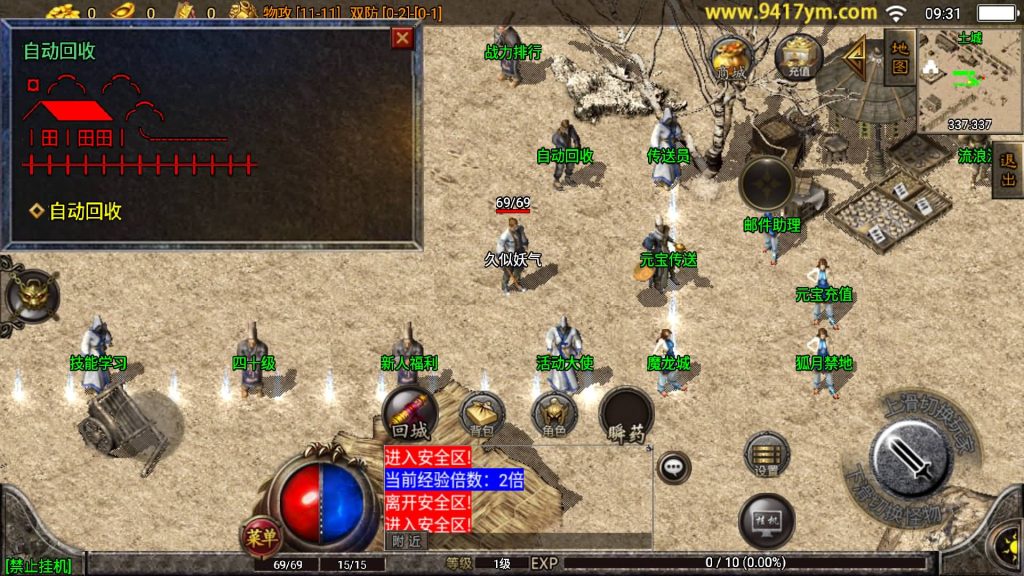Tap the 退出 exit button
1024x576 pixels.
coord(1008,169)
